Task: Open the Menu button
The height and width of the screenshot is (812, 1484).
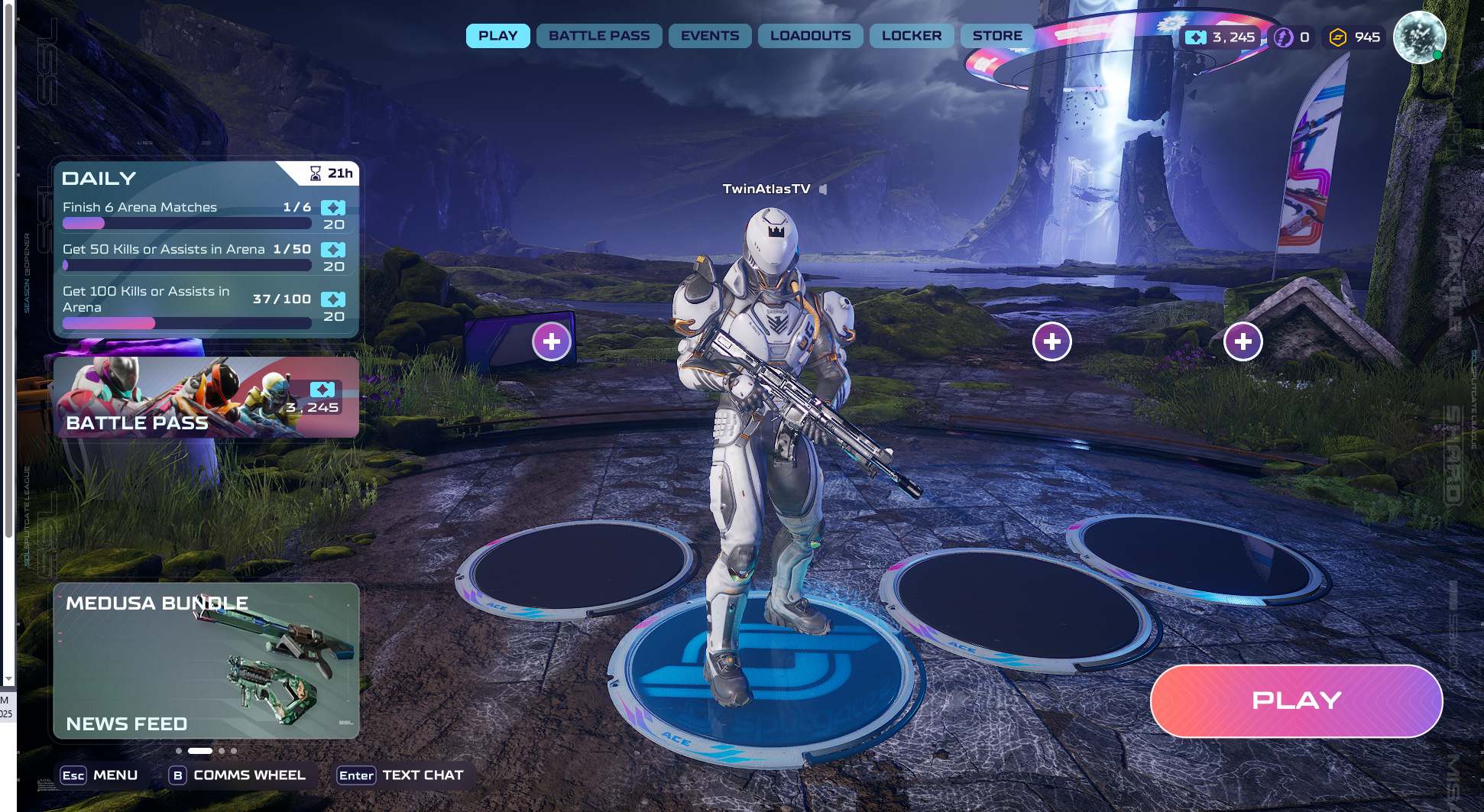Action: click(100, 775)
